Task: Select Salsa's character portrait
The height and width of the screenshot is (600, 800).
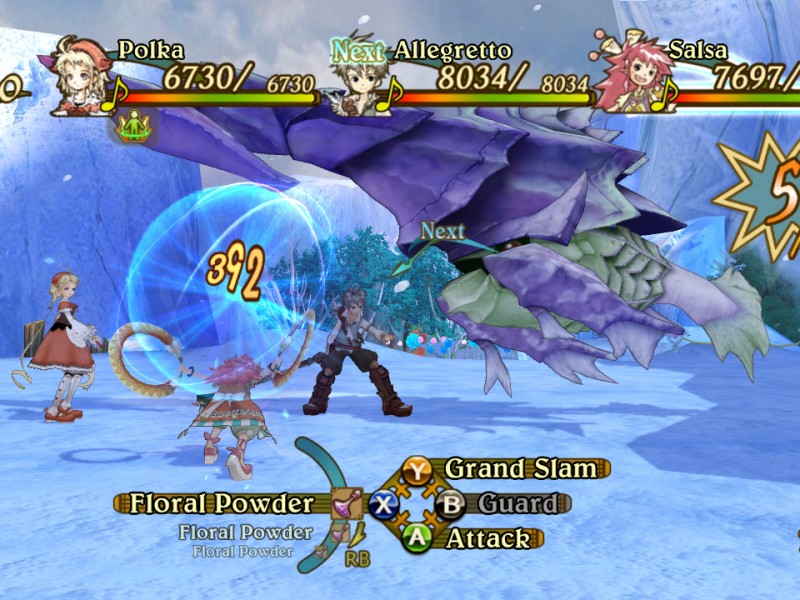Action: 625,75
